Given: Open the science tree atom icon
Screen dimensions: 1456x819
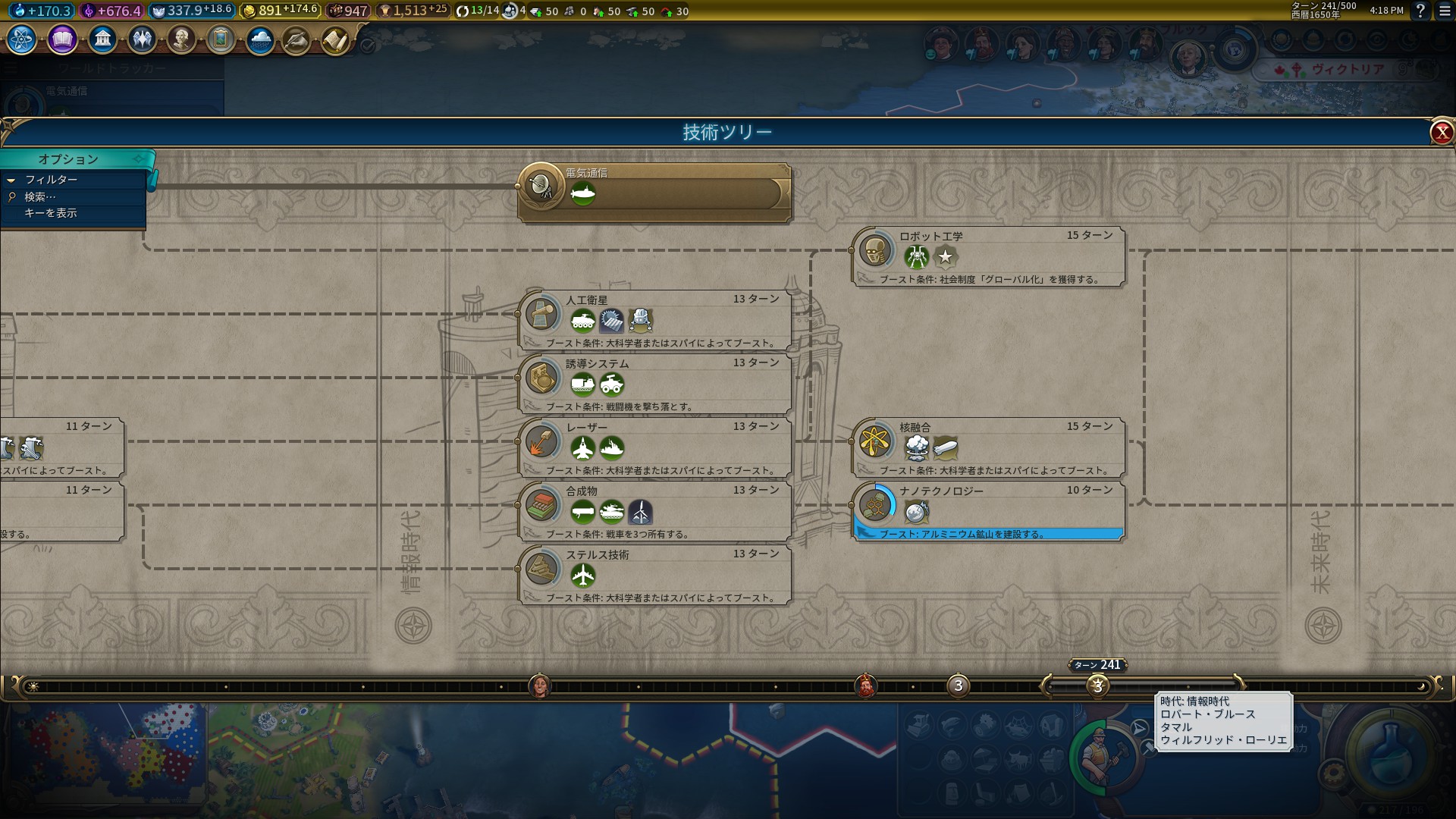Looking at the screenshot, I should (x=22, y=39).
